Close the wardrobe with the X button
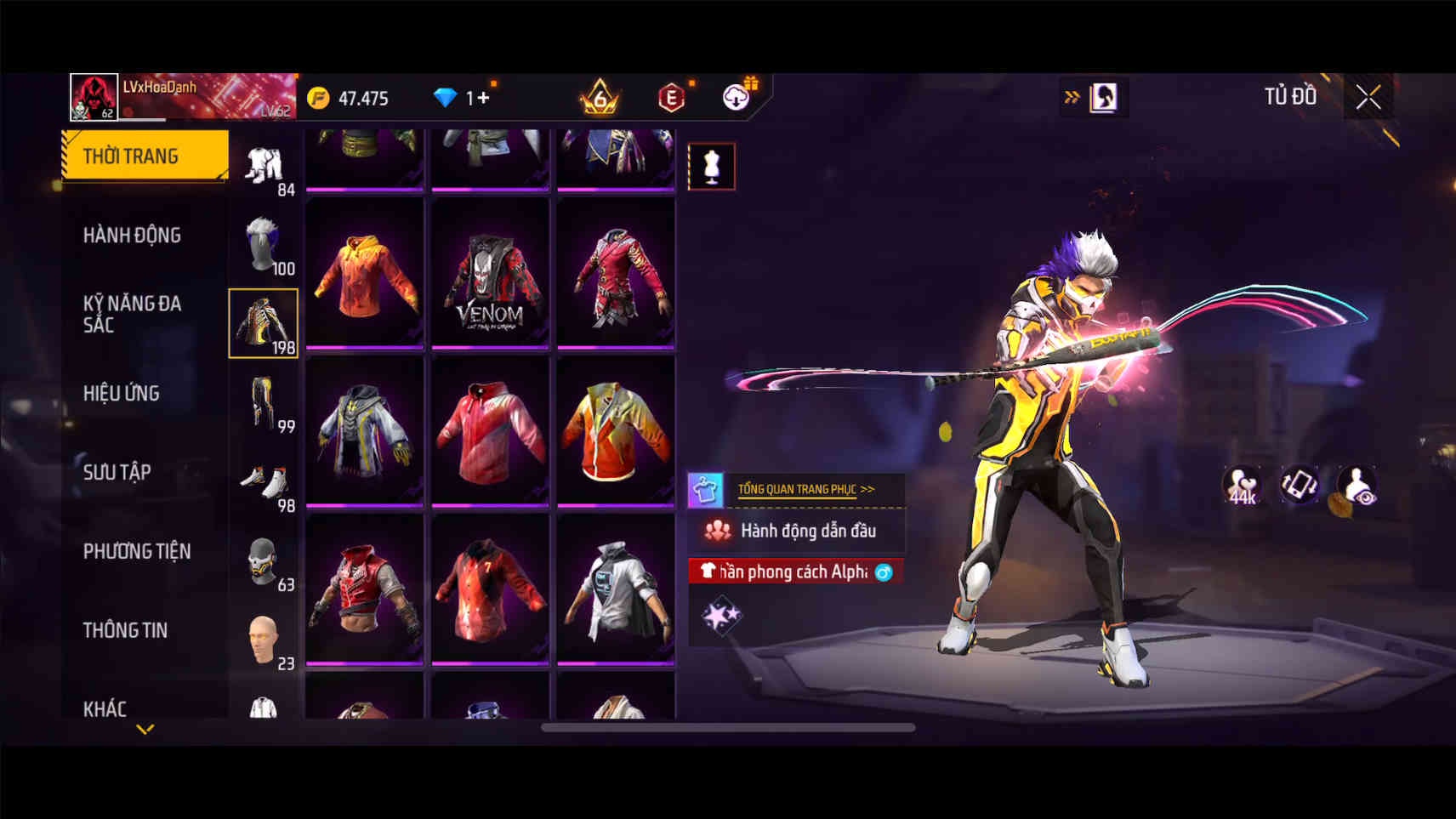This screenshot has height=819, width=1456. tap(1368, 98)
